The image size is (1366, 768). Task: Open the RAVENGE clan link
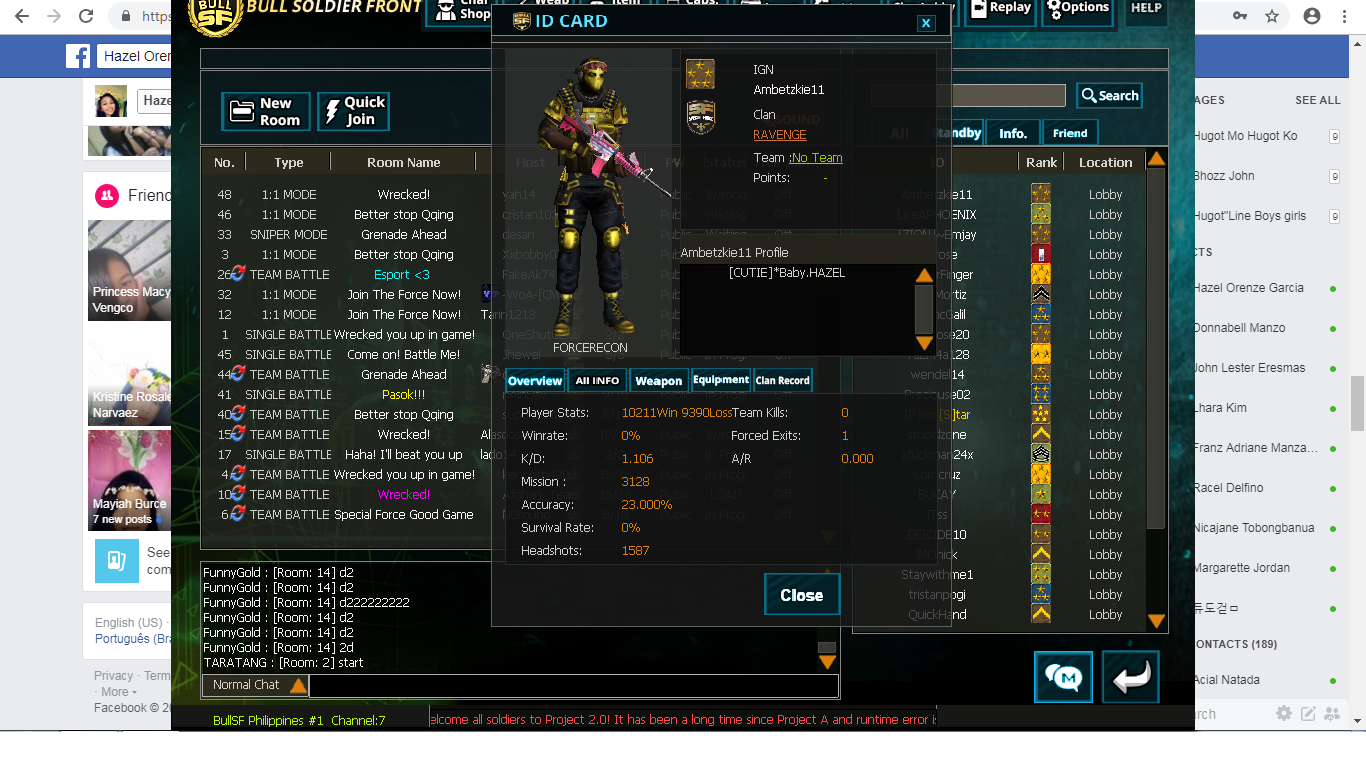pos(779,135)
